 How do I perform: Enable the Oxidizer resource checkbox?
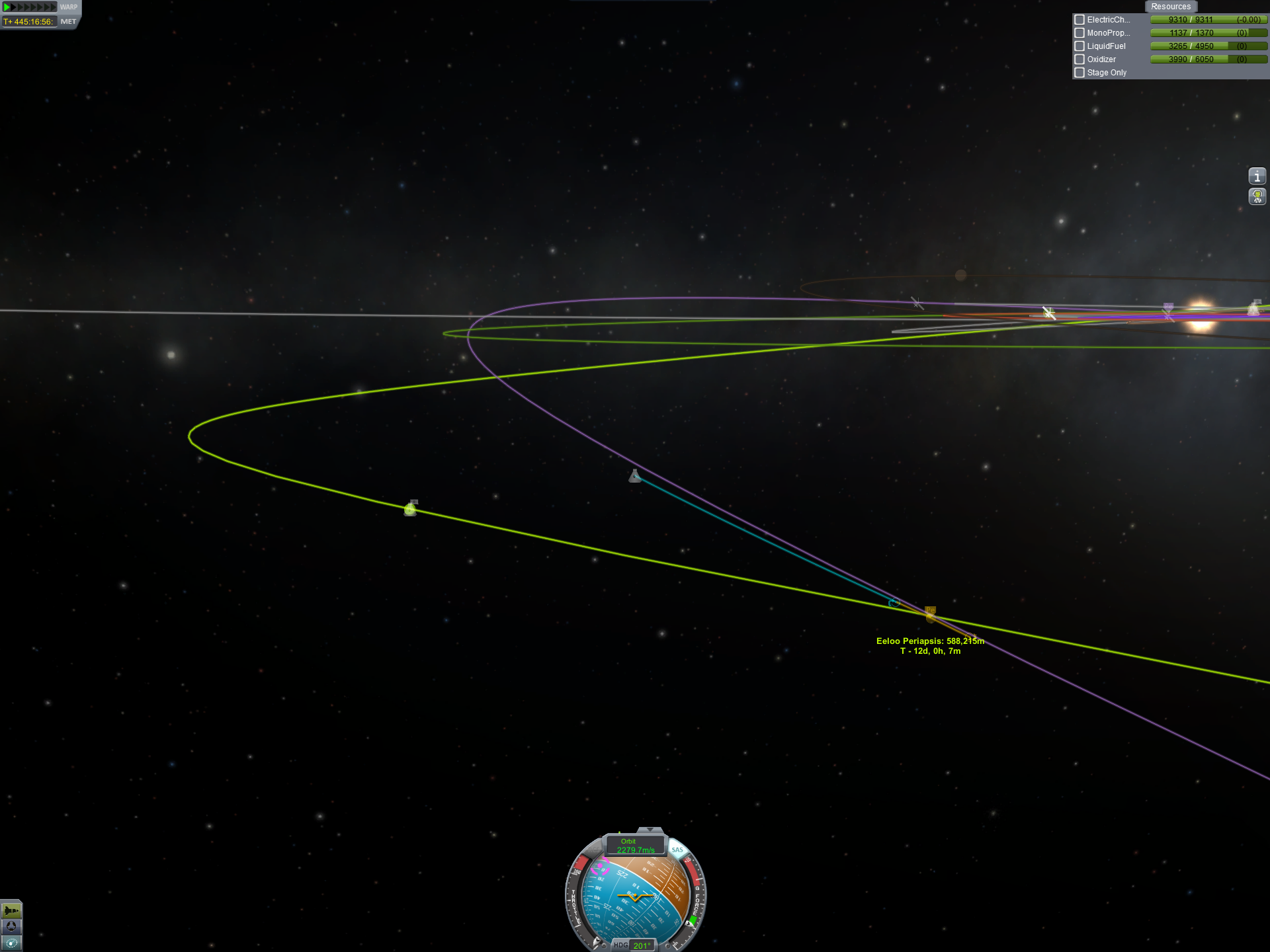(1079, 59)
